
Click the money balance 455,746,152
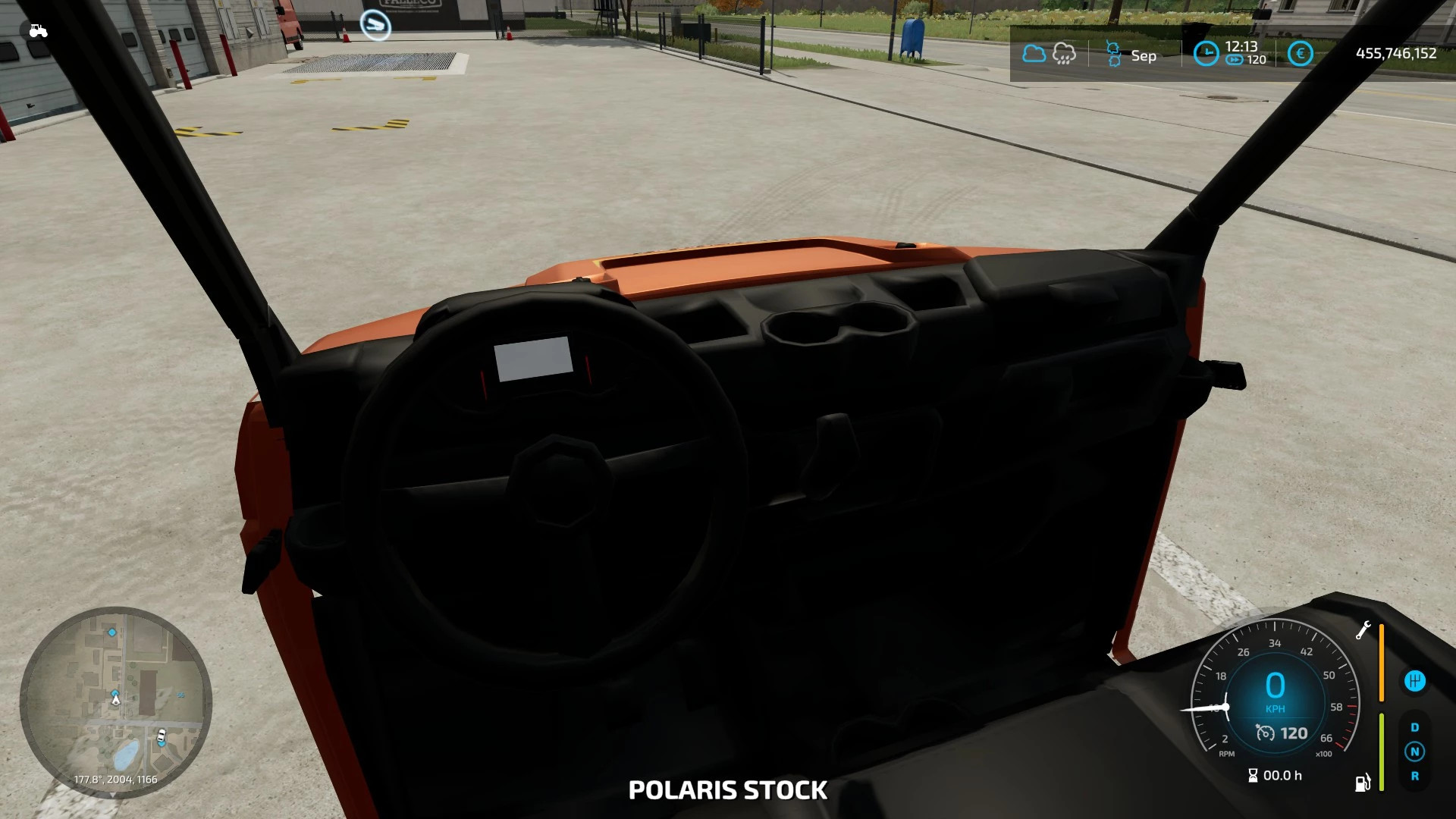(1395, 53)
